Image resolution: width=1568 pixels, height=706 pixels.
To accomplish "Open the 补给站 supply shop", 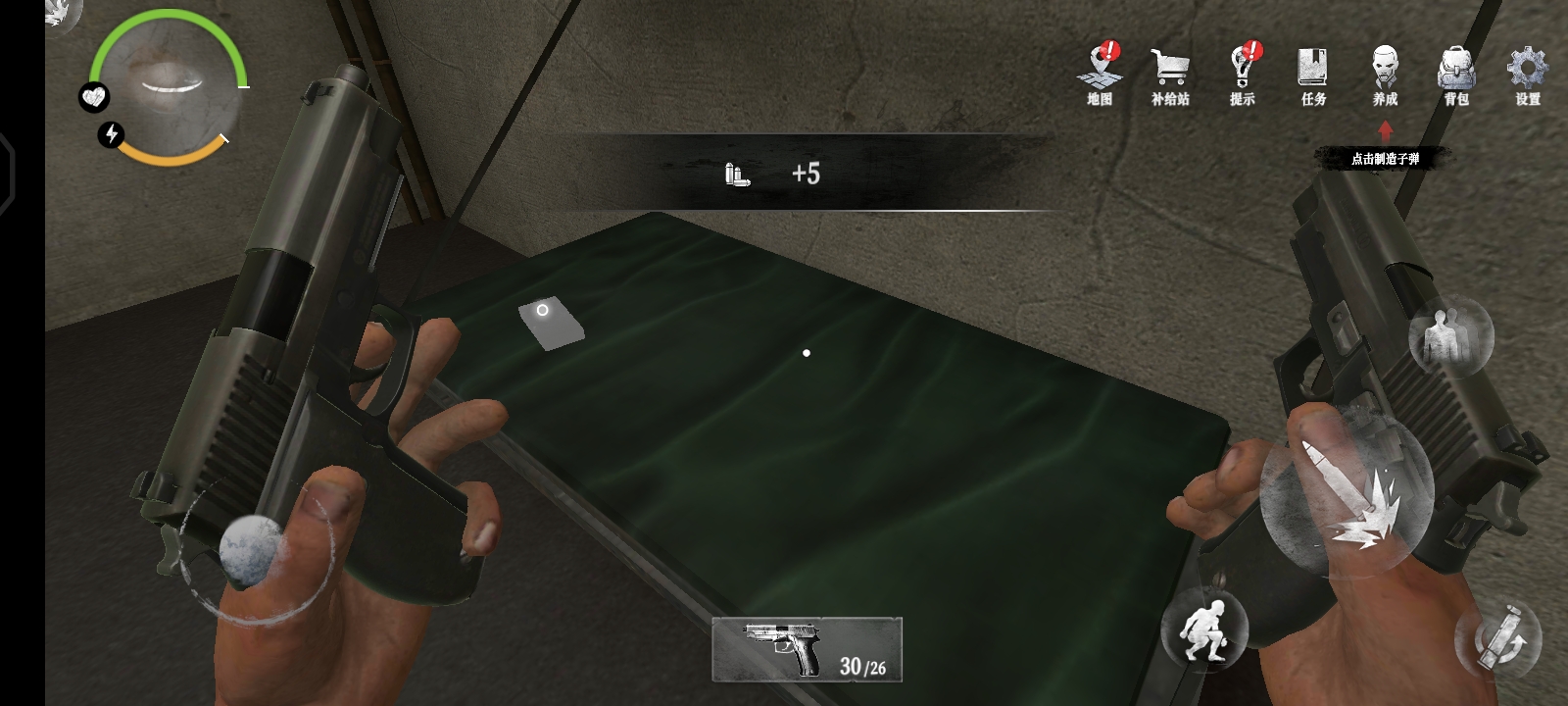I will (x=1170, y=75).
